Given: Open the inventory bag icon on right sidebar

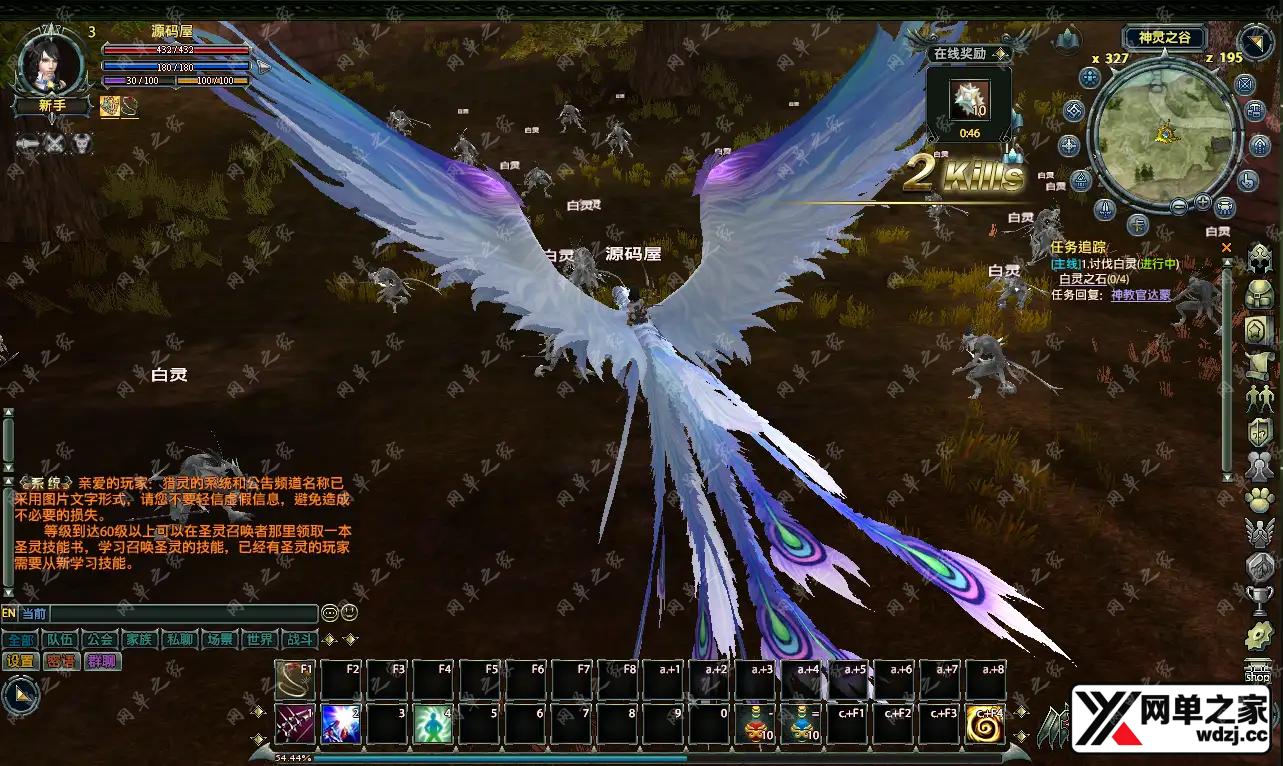Looking at the screenshot, I should pos(1257,295).
